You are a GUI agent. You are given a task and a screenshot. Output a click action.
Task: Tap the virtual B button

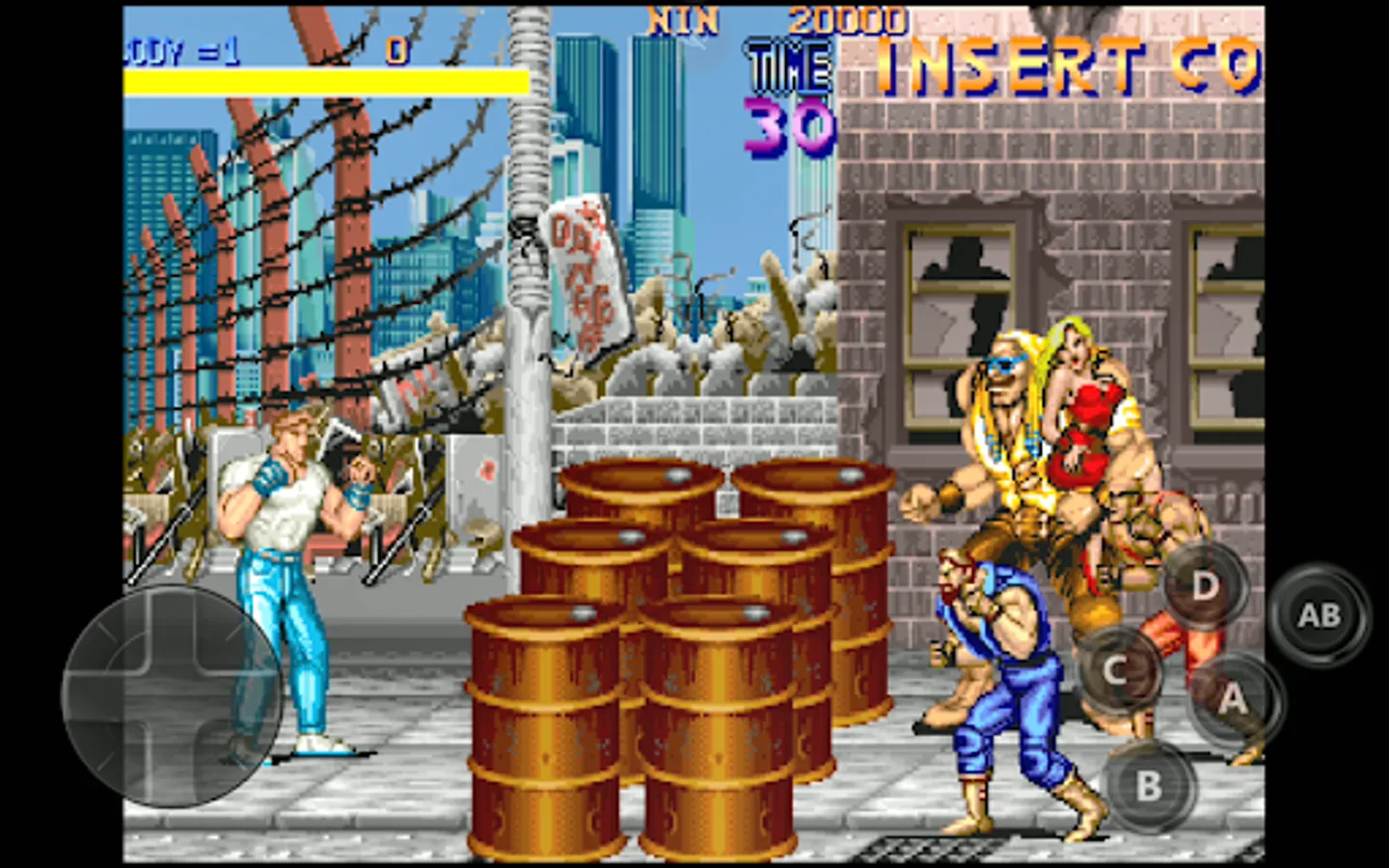(x=1148, y=784)
